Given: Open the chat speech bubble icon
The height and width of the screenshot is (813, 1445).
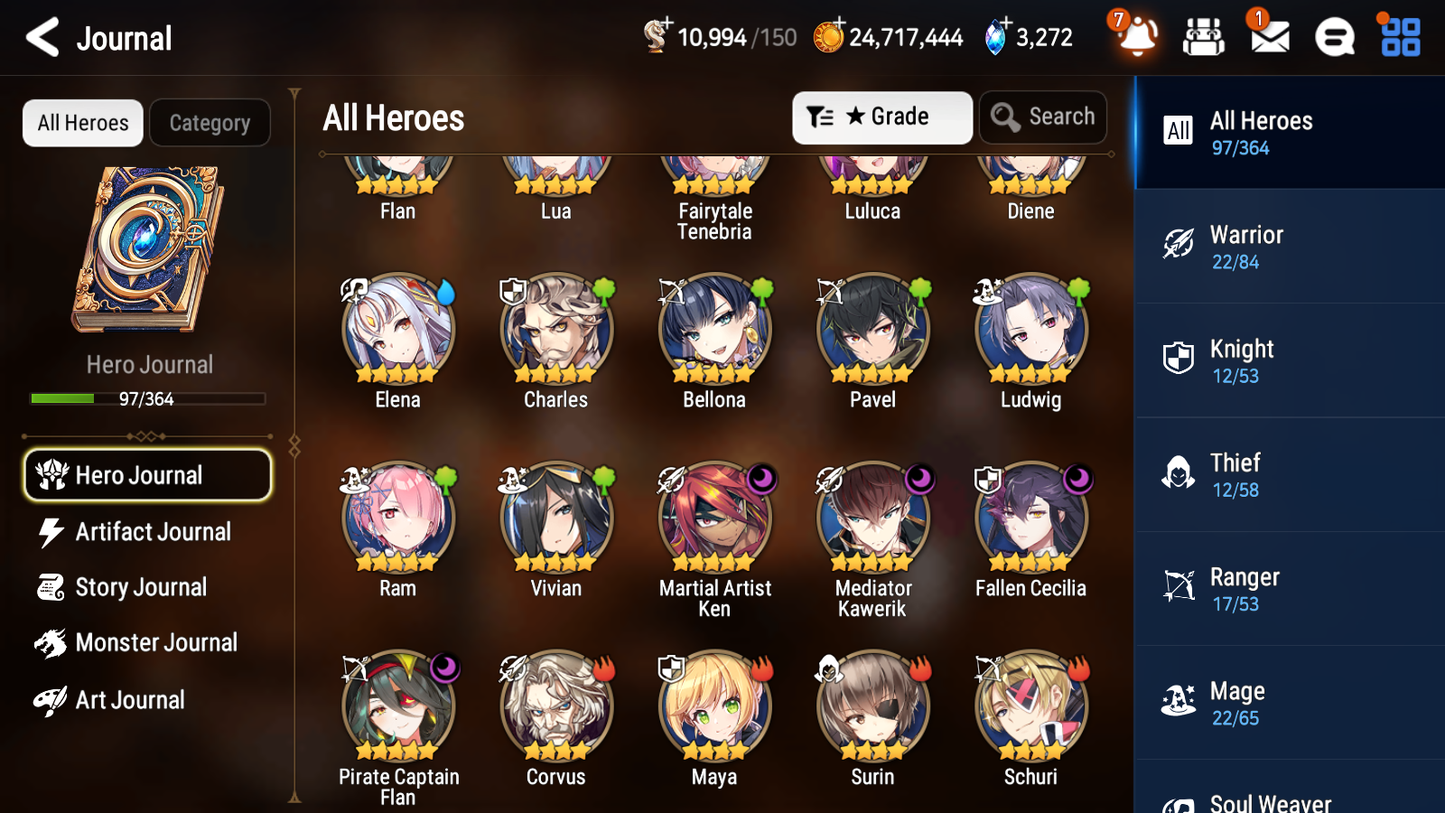Looking at the screenshot, I should coord(1334,36).
